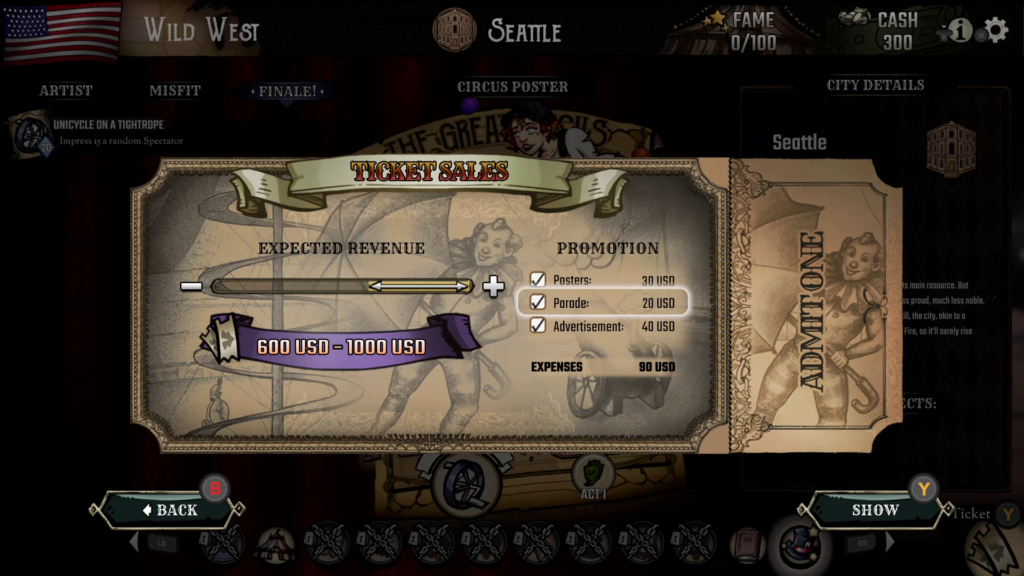The height and width of the screenshot is (576, 1024).
Task: Go back with the Back button
Action: point(169,510)
